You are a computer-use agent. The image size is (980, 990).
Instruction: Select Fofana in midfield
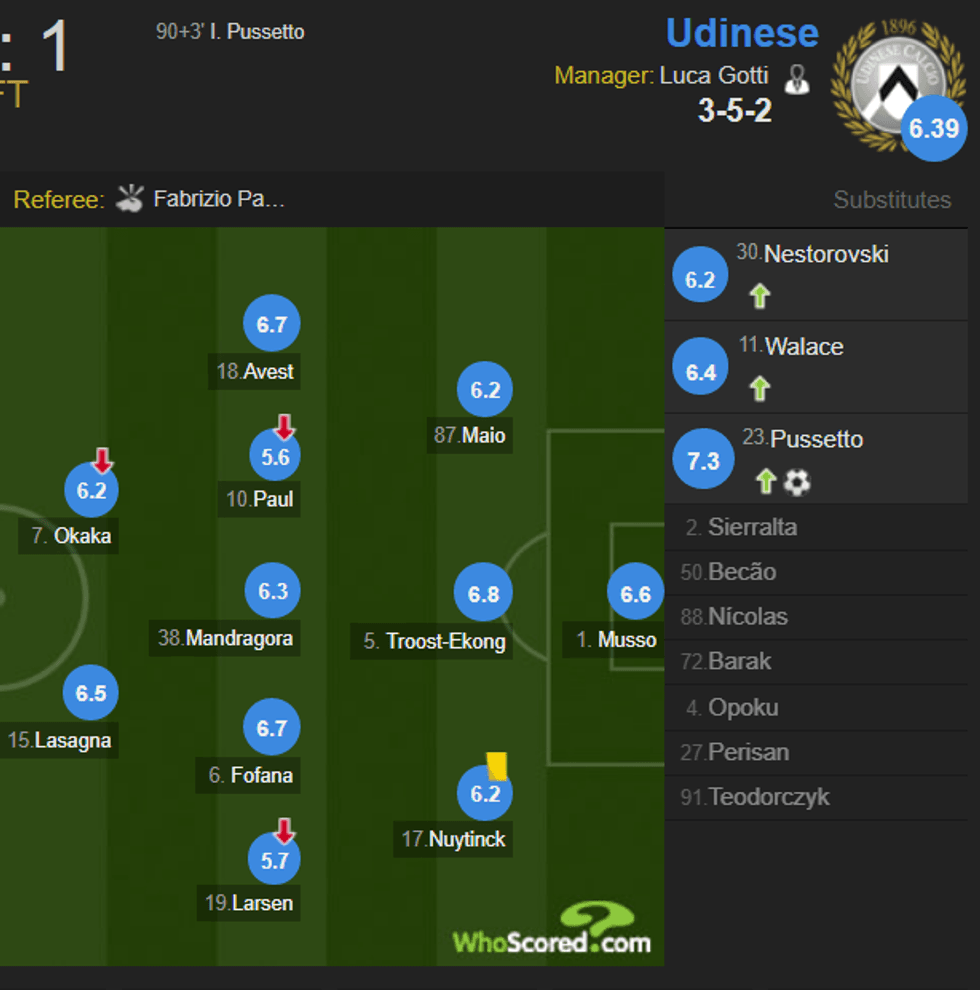click(x=272, y=729)
